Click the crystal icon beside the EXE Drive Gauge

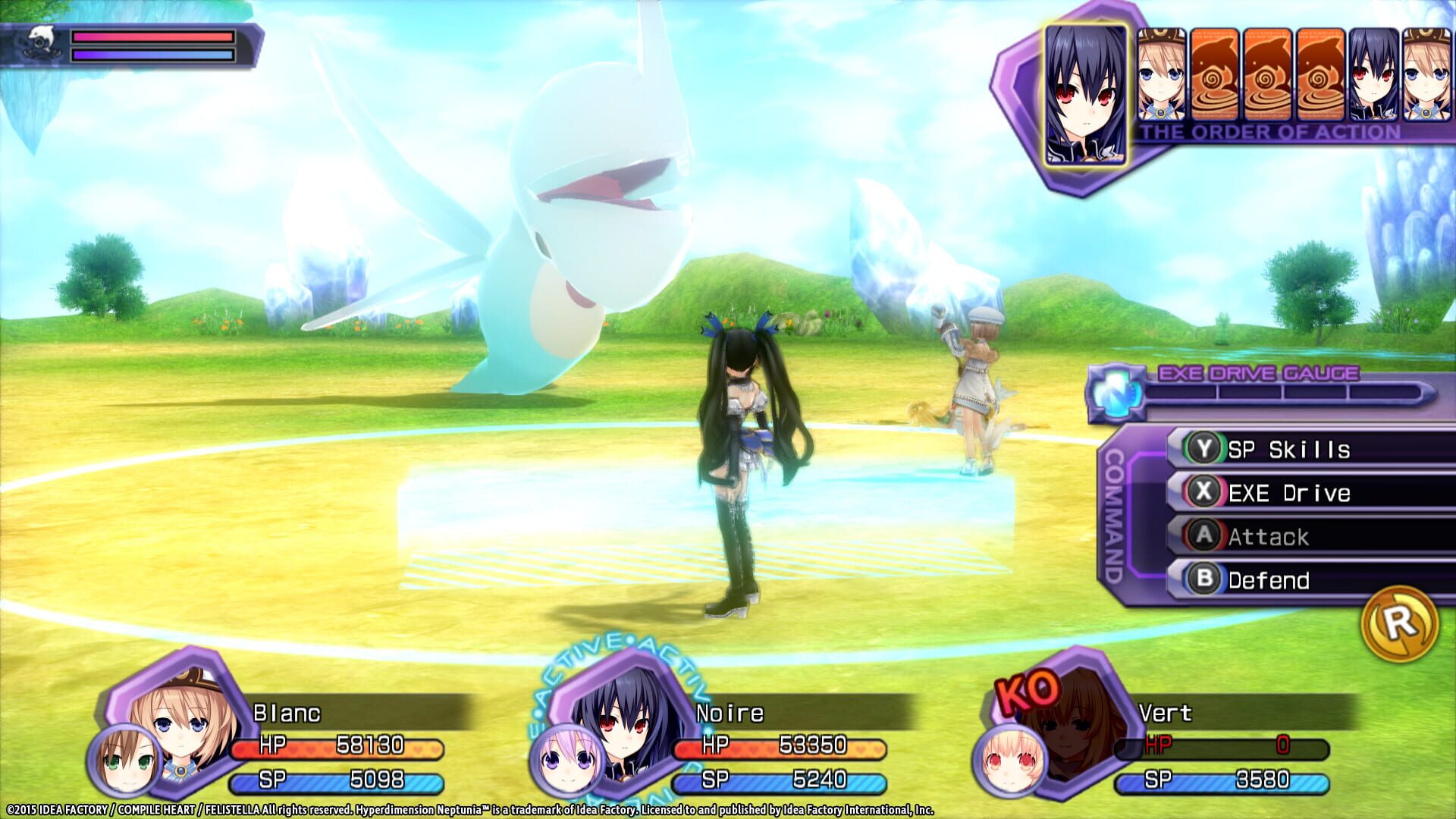click(1116, 391)
